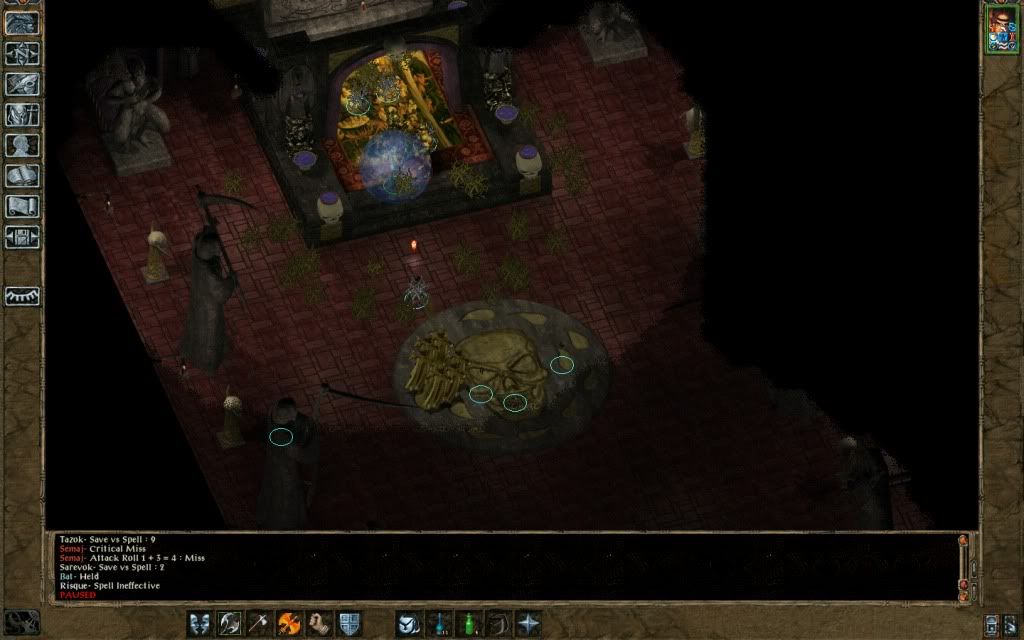This screenshot has height=640, width=1024.
Task: Use the blue potion quick item
Action: 438,623
